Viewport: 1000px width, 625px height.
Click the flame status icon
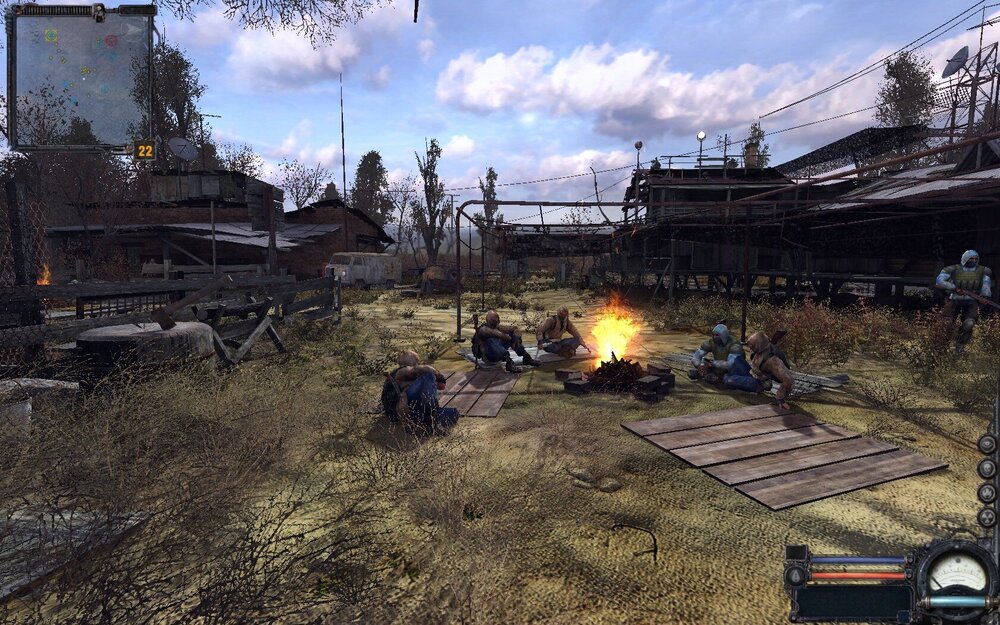click(987, 492)
